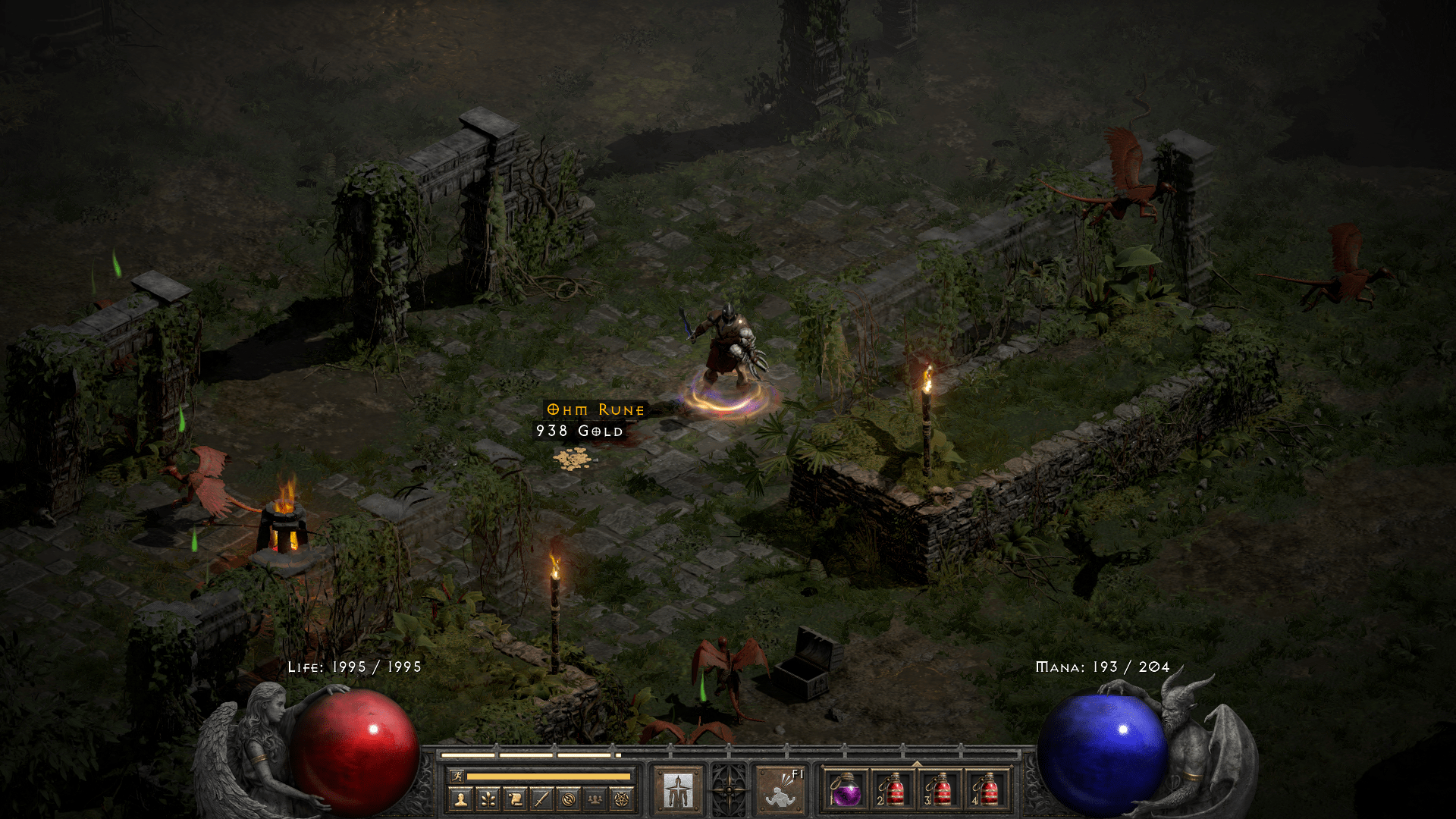Open the central ornament game menu

pos(729,790)
